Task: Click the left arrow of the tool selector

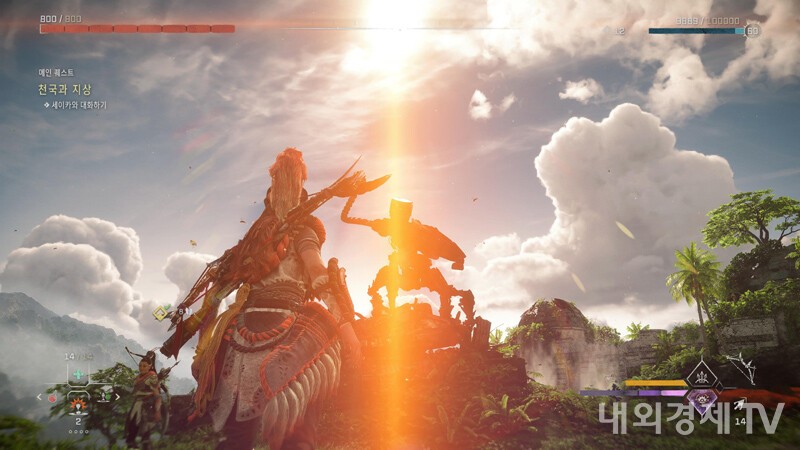Action: click(x=40, y=397)
